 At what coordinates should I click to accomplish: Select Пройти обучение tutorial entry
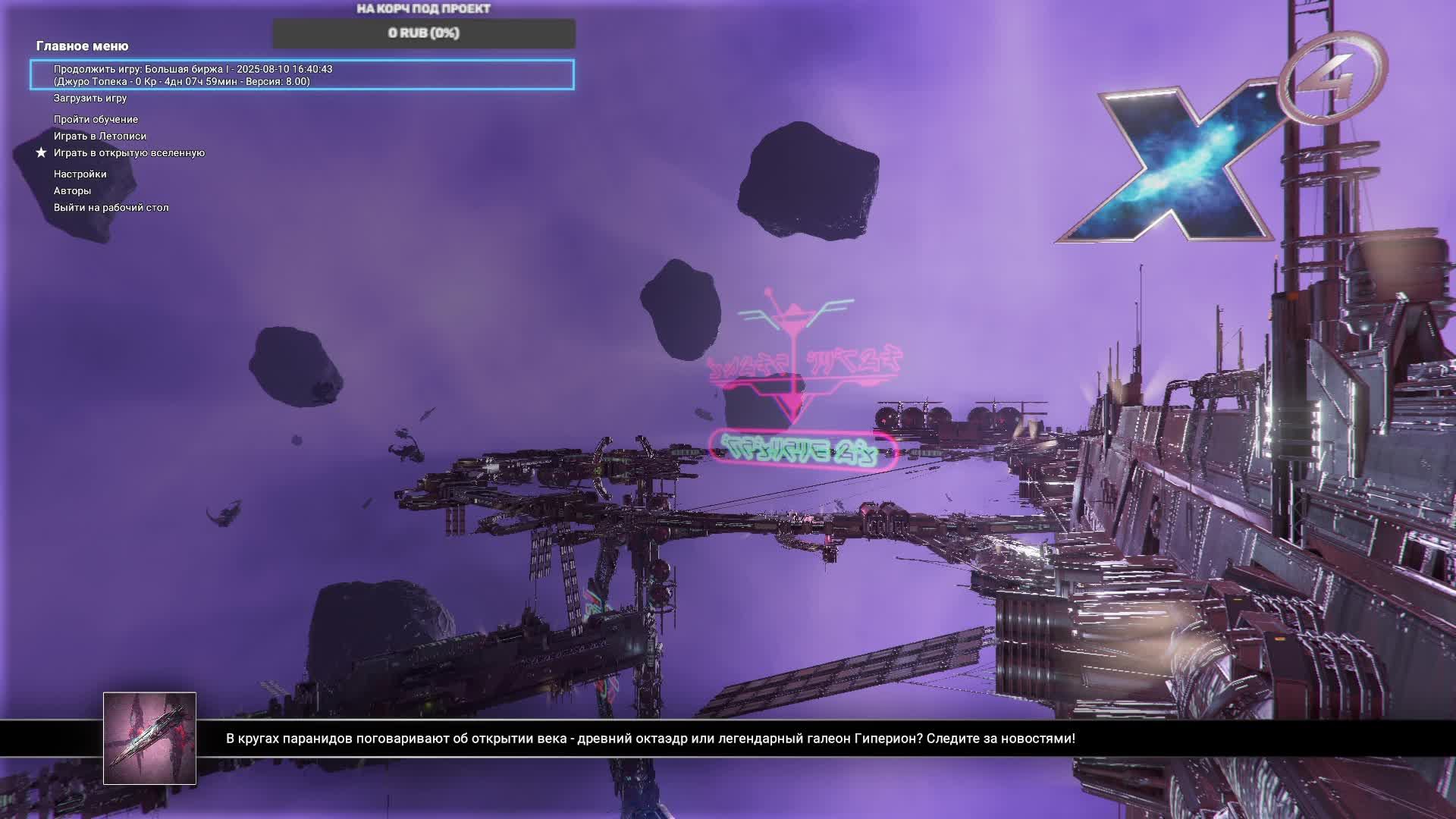pos(96,120)
